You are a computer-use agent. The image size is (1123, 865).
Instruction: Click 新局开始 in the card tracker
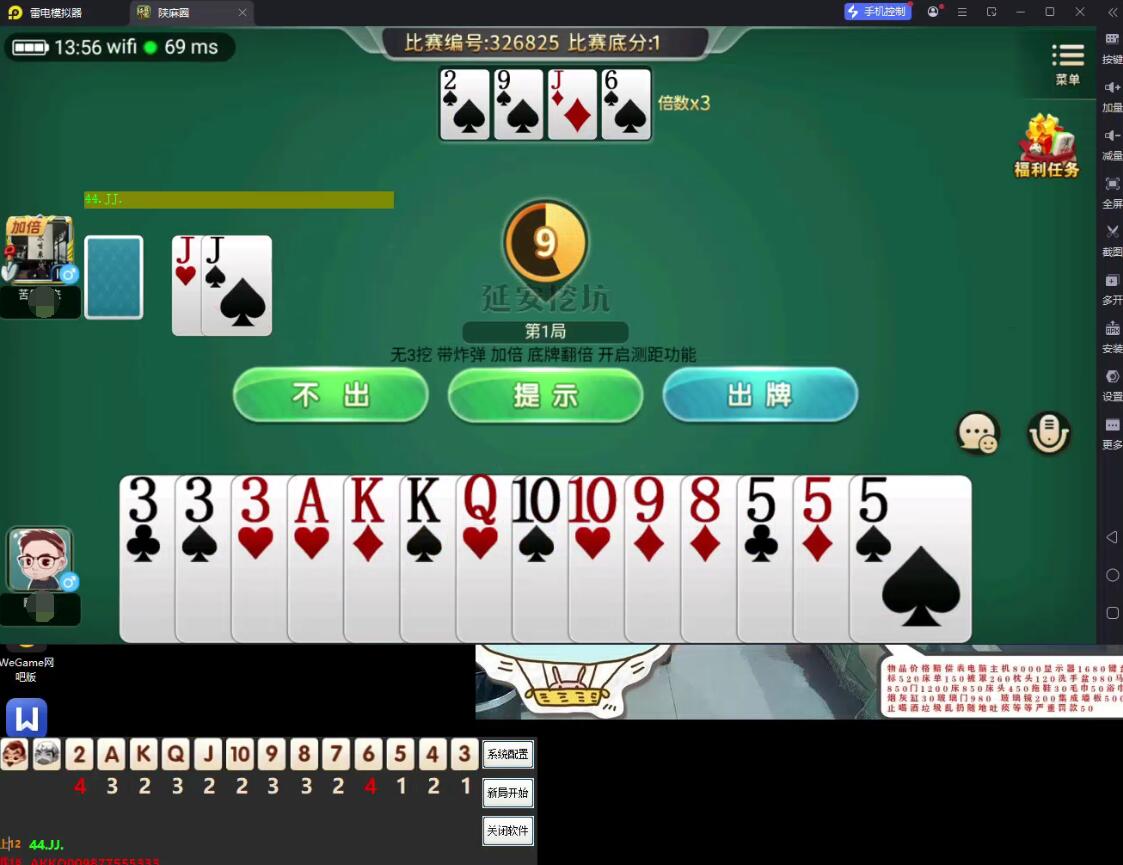(x=507, y=793)
